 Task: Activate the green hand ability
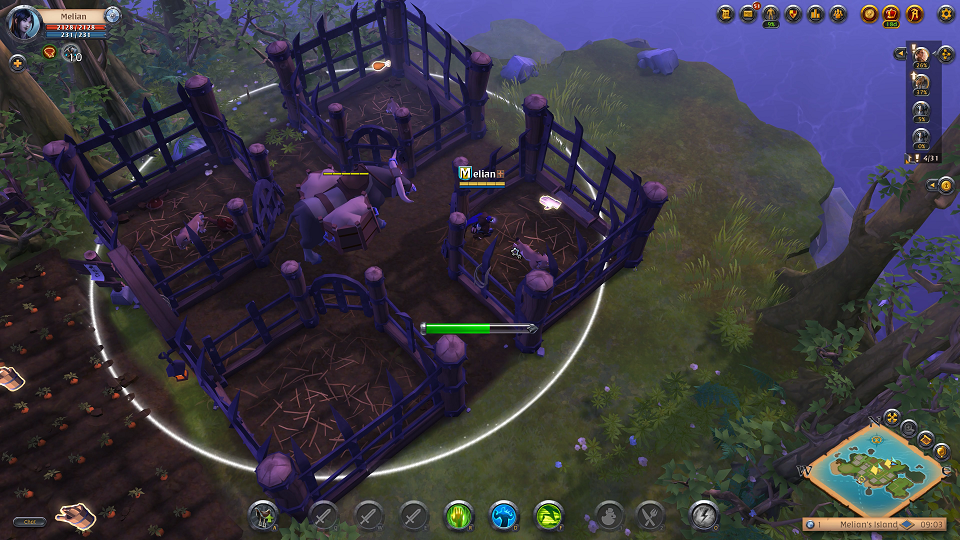coord(458,515)
